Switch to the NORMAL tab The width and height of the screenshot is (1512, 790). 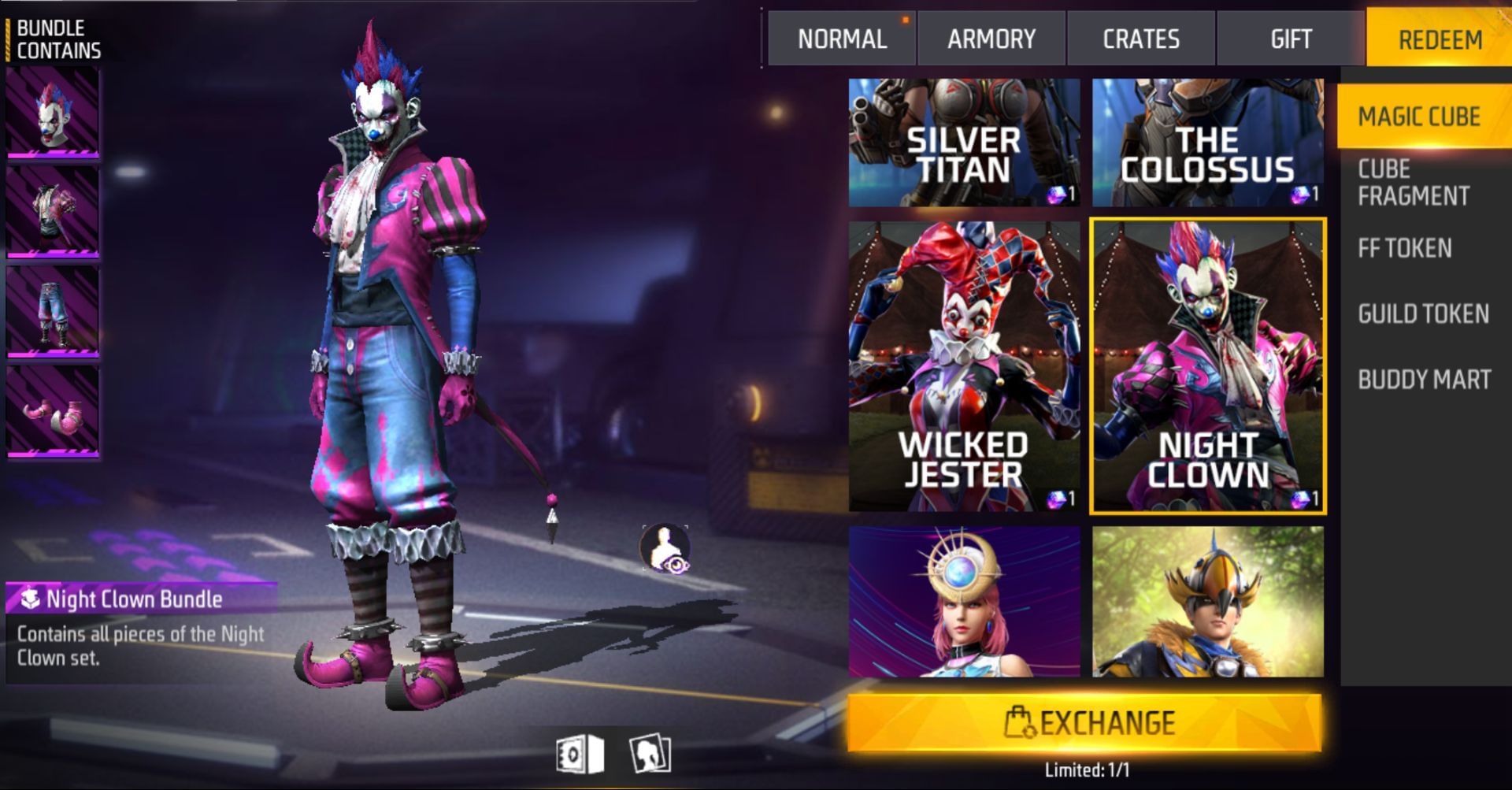pyautogui.click(x=841, y=39)
